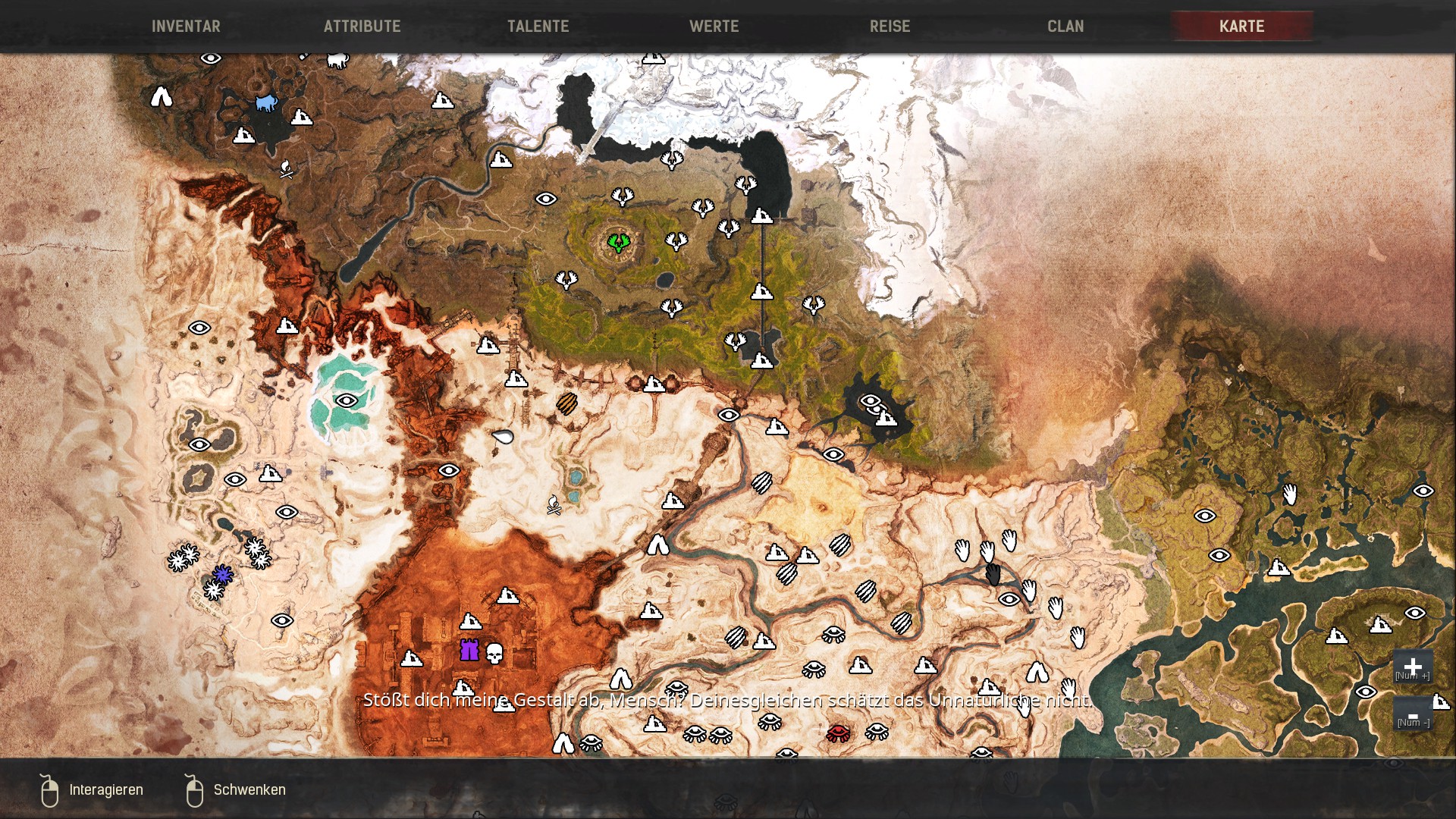Zoom in with the map plus button
Screen dimensions: 1456x819
[1412, 667]
